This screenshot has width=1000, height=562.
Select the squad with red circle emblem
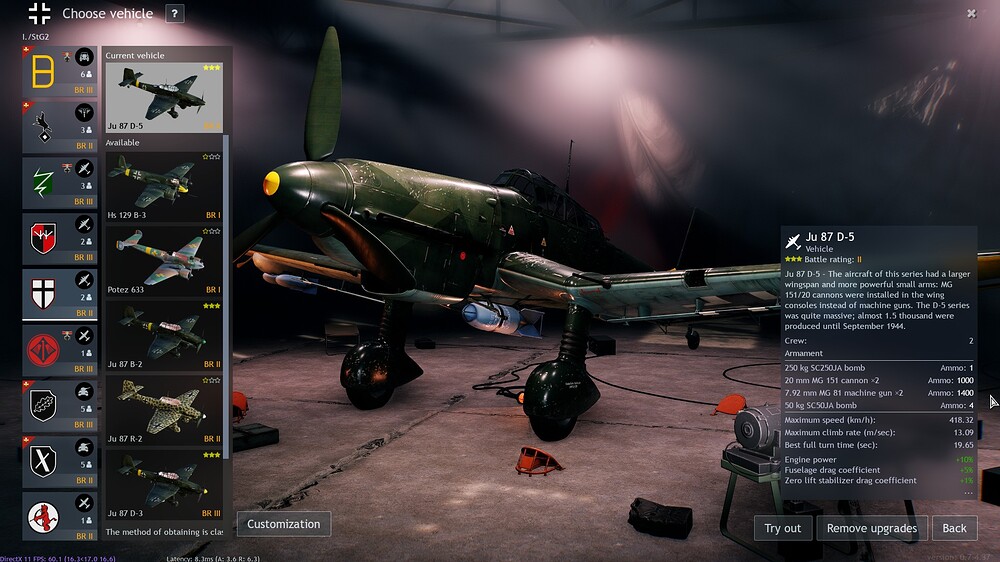coord(60,351)
